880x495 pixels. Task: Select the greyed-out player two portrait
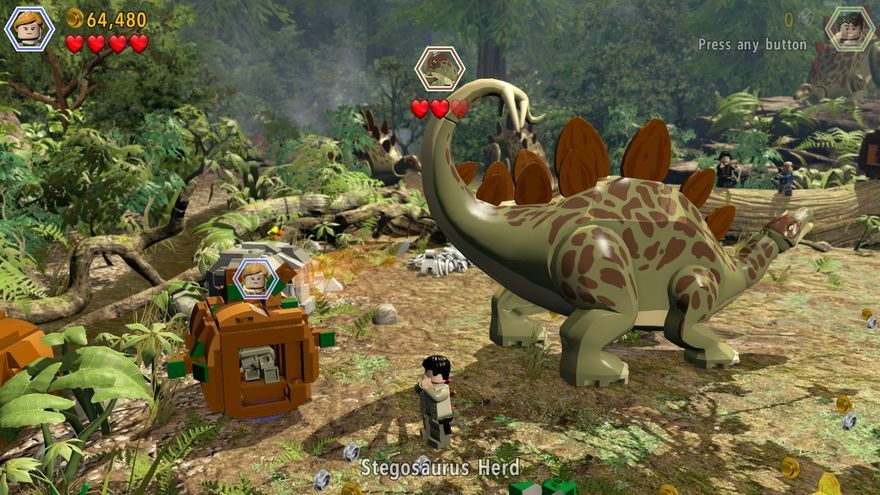pyautogui.click(x=850, y=28)
